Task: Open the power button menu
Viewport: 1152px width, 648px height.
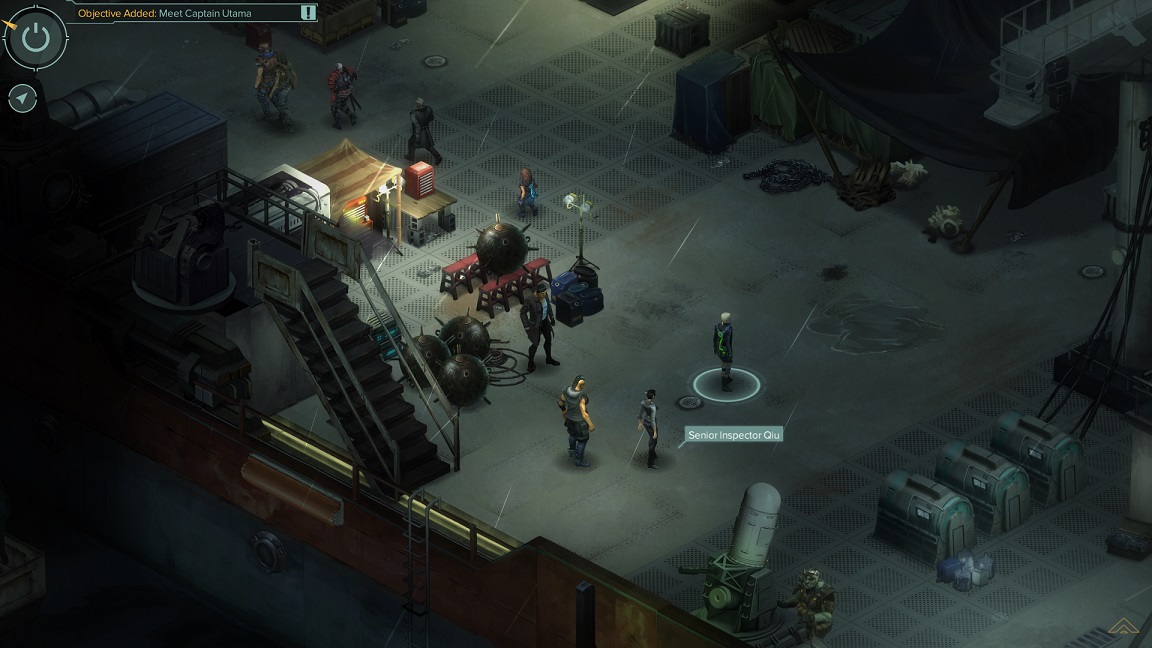Action: pyautogui.click(x=36, y=38)
